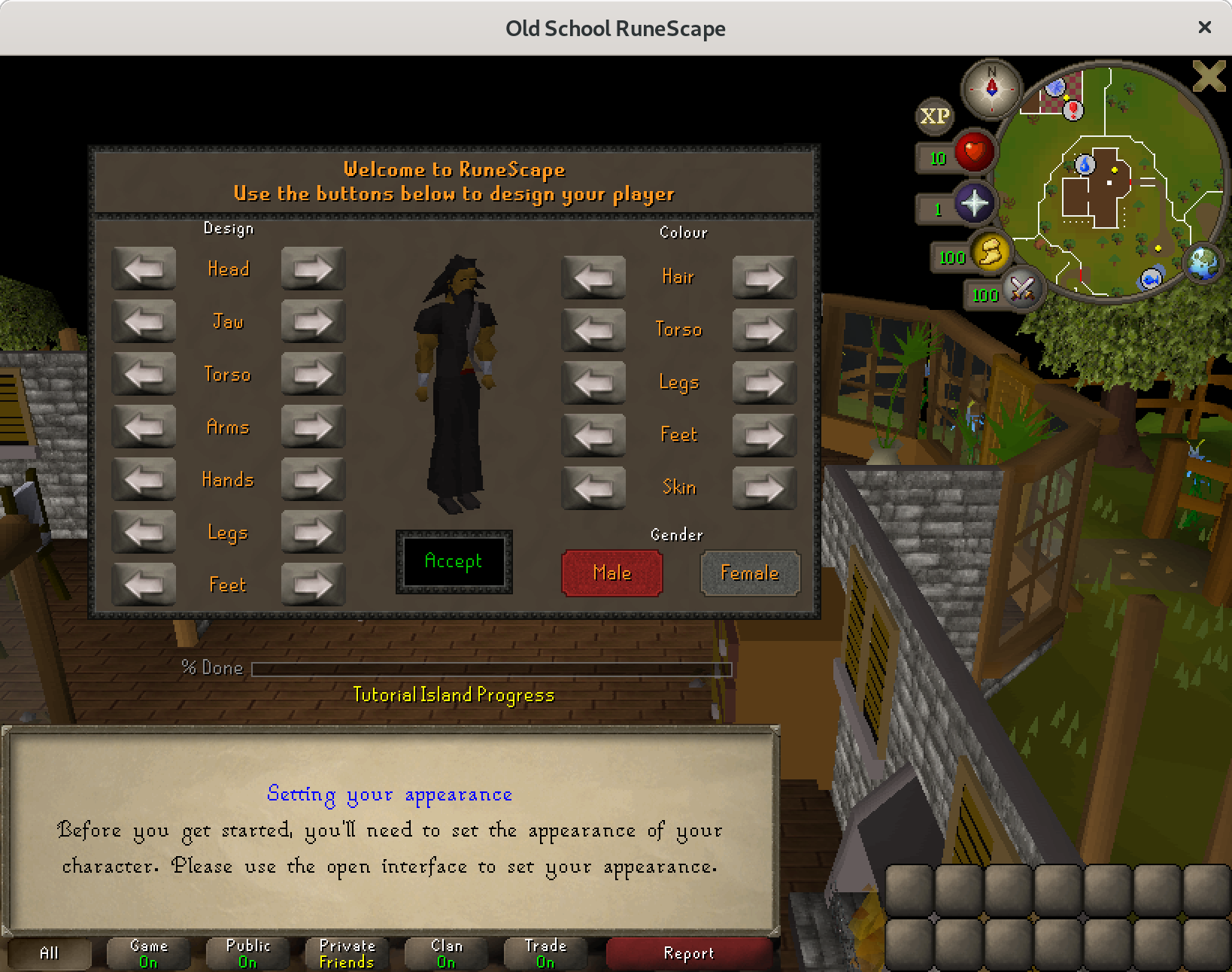Click the compass above the minimap

(991, 89)
